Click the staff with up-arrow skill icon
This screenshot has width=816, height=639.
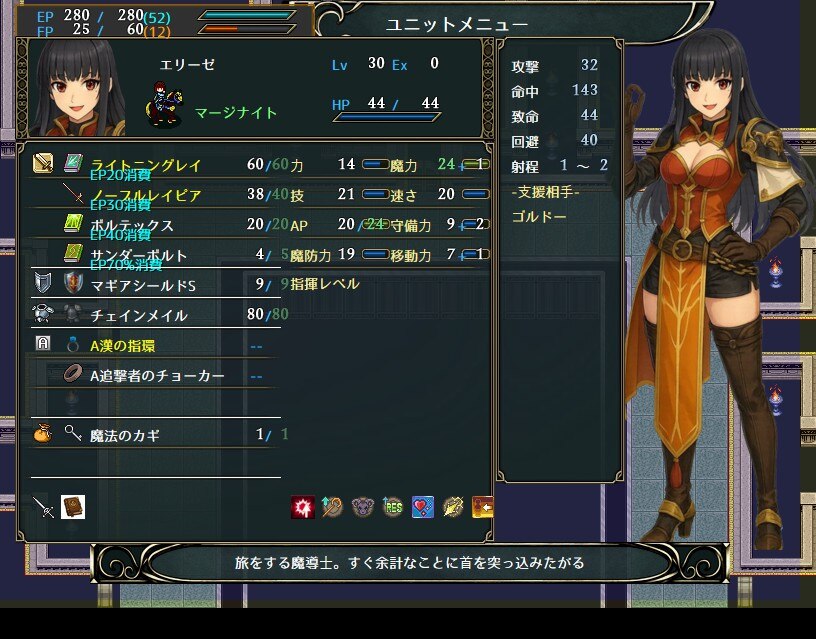coord(332,507)
